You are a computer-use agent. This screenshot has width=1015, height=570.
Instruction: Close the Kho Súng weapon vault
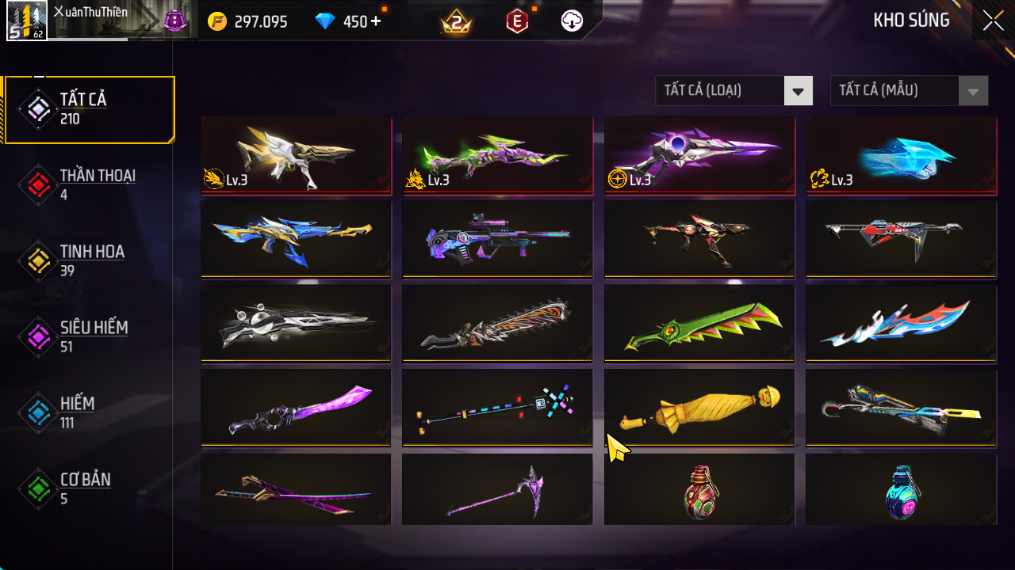coord(991,21)
